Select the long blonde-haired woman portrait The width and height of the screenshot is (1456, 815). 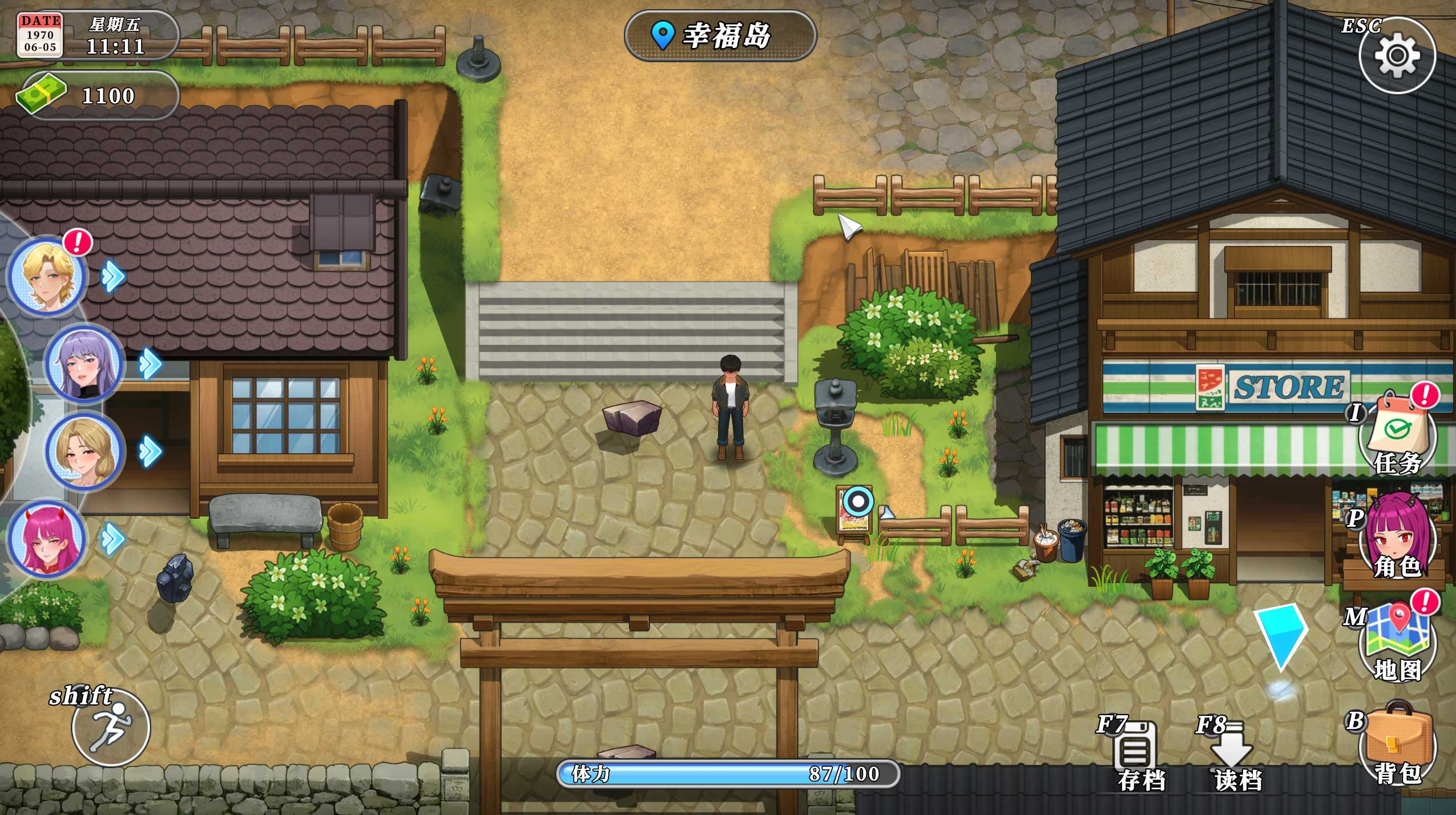point(84,451)
